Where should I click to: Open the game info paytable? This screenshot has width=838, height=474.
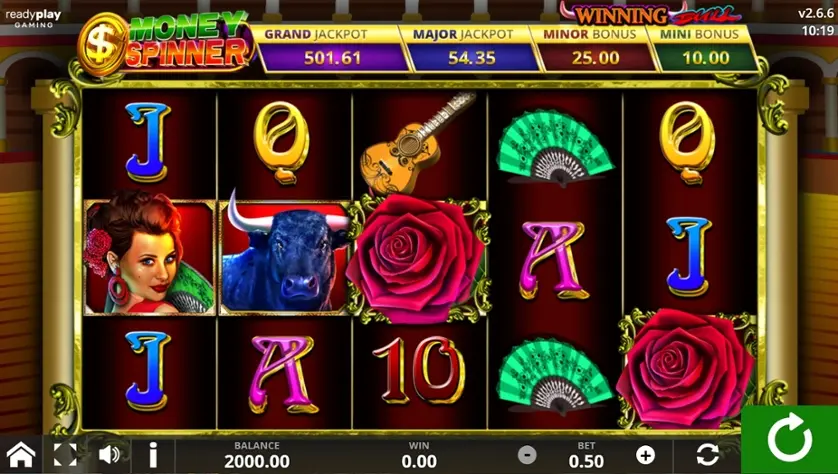coord(153,454)
